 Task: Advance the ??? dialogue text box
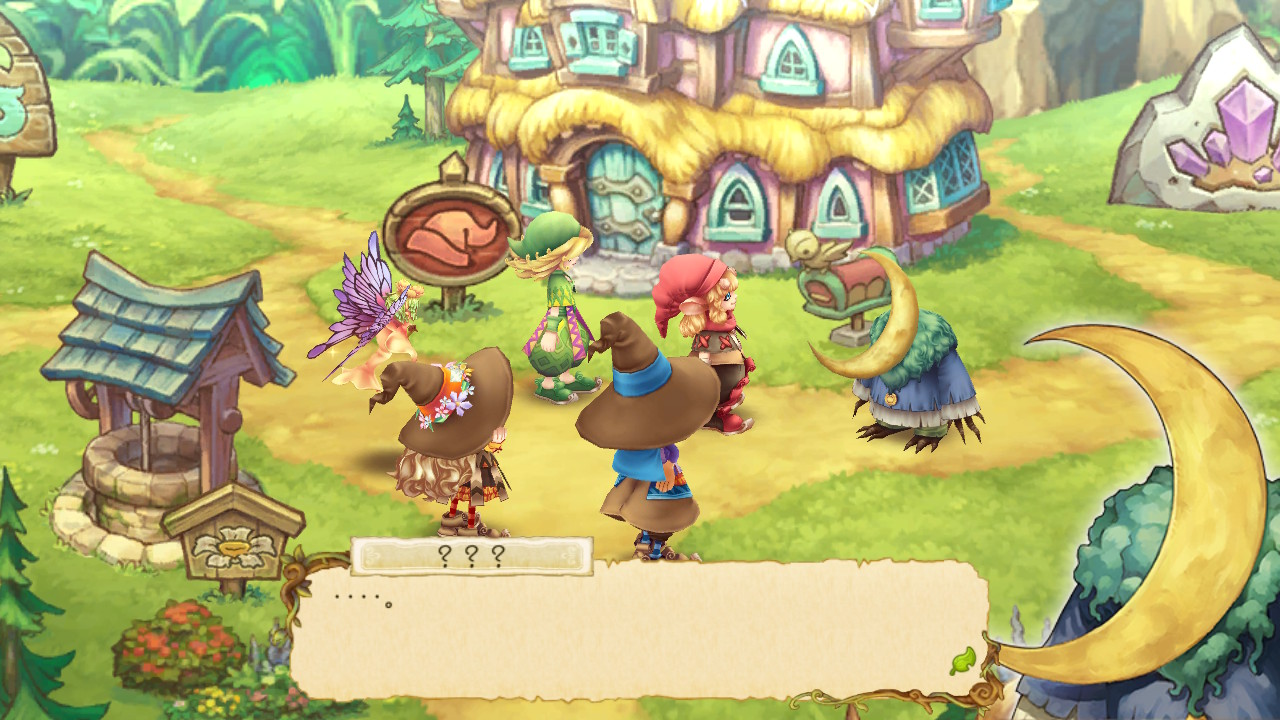click(640, 630)
